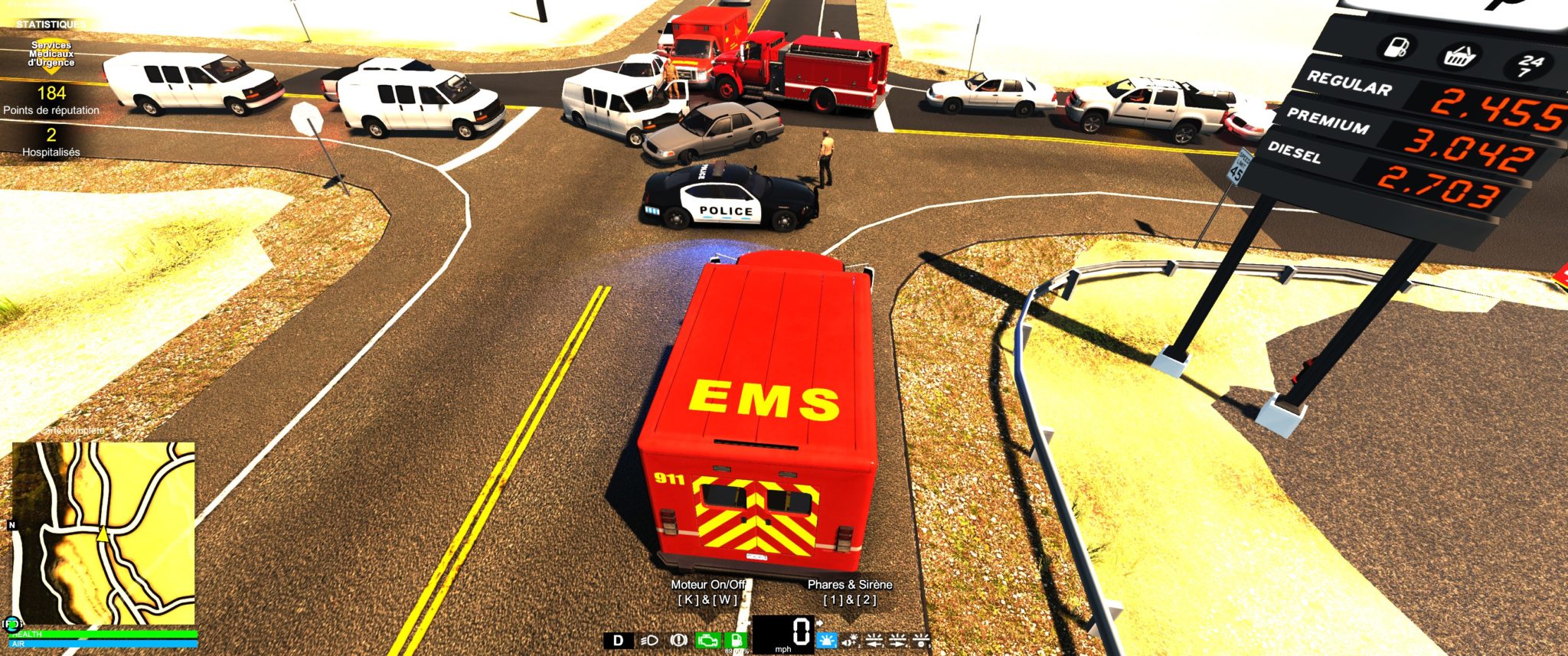Viewport: 1568px width, 656px height.
Task: Click the gear indicator showing D
Action: pos(619,640)
